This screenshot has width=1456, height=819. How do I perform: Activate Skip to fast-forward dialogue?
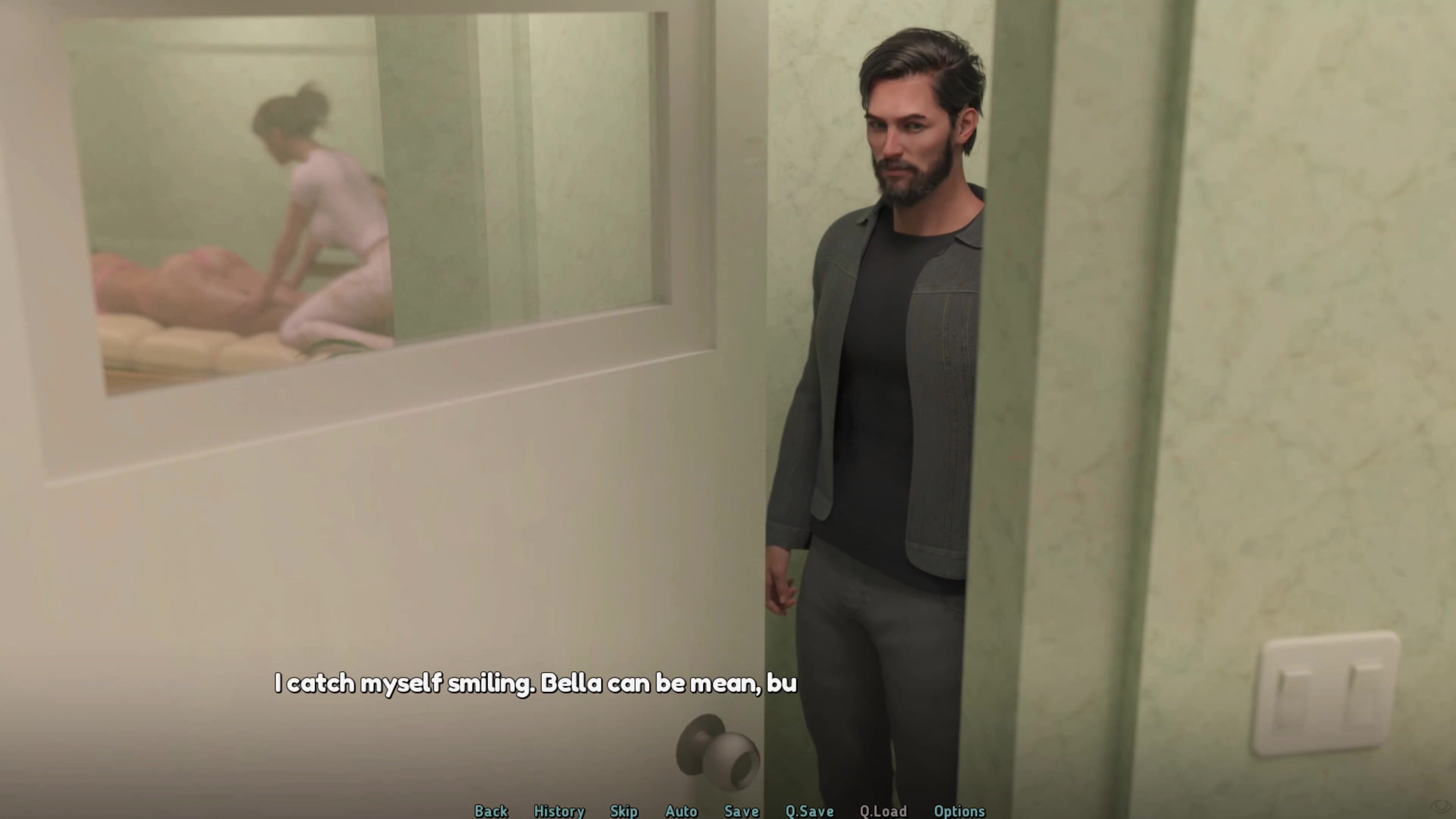click(624, 811)
